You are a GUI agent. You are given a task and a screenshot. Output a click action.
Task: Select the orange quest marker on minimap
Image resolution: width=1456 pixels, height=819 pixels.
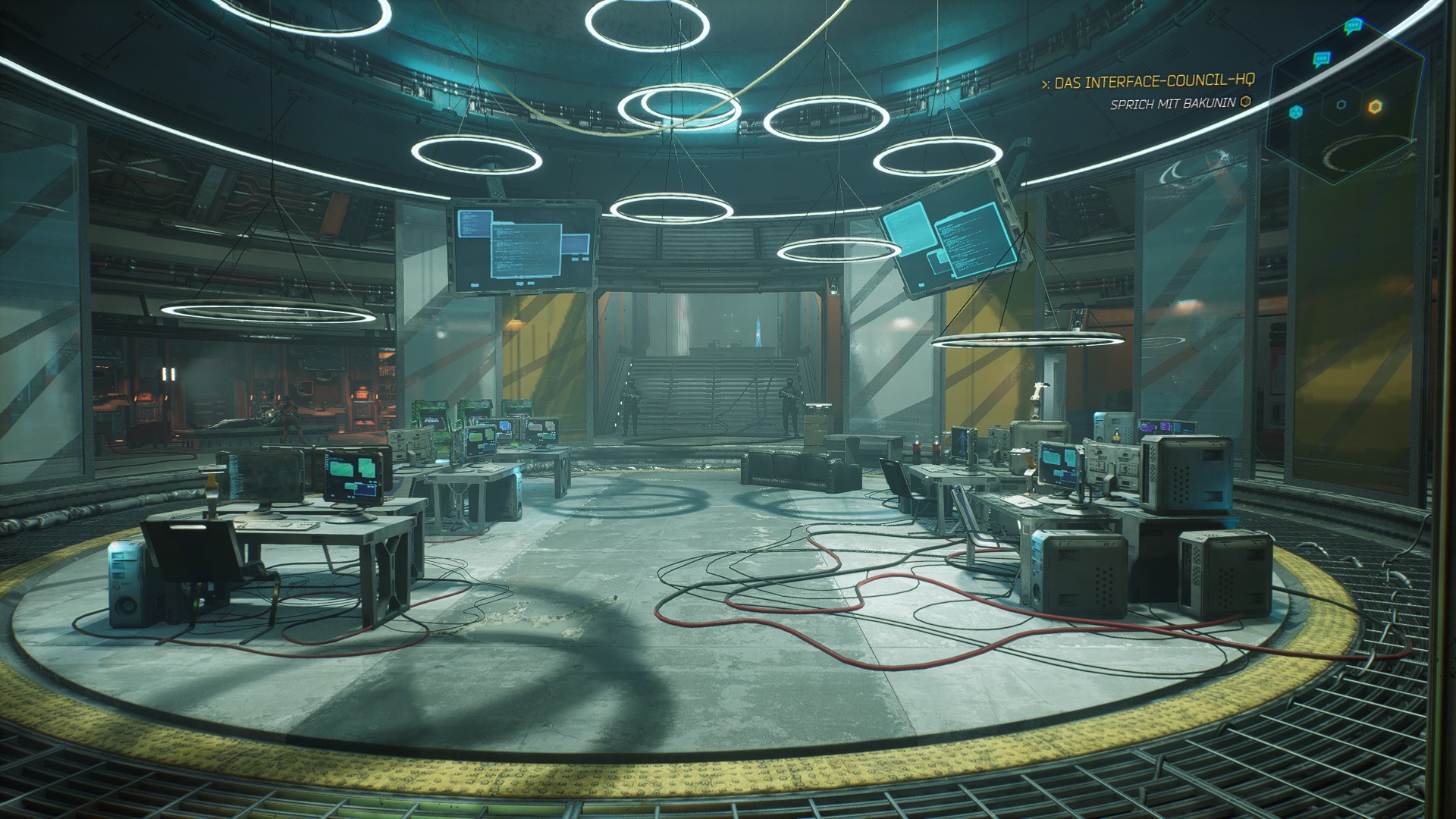[1373, 107]
